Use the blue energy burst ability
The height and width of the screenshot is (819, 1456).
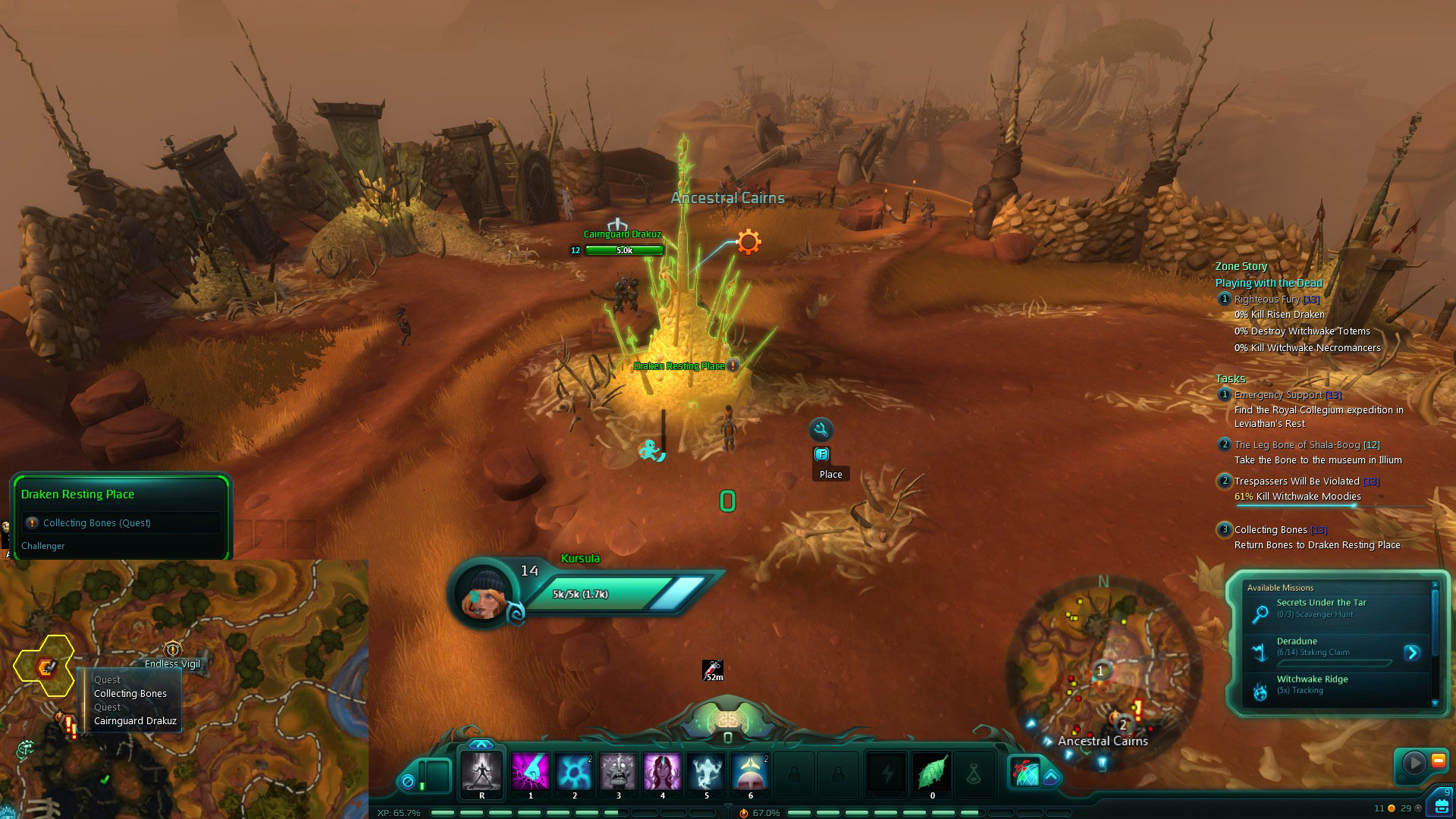pos(574,771)
